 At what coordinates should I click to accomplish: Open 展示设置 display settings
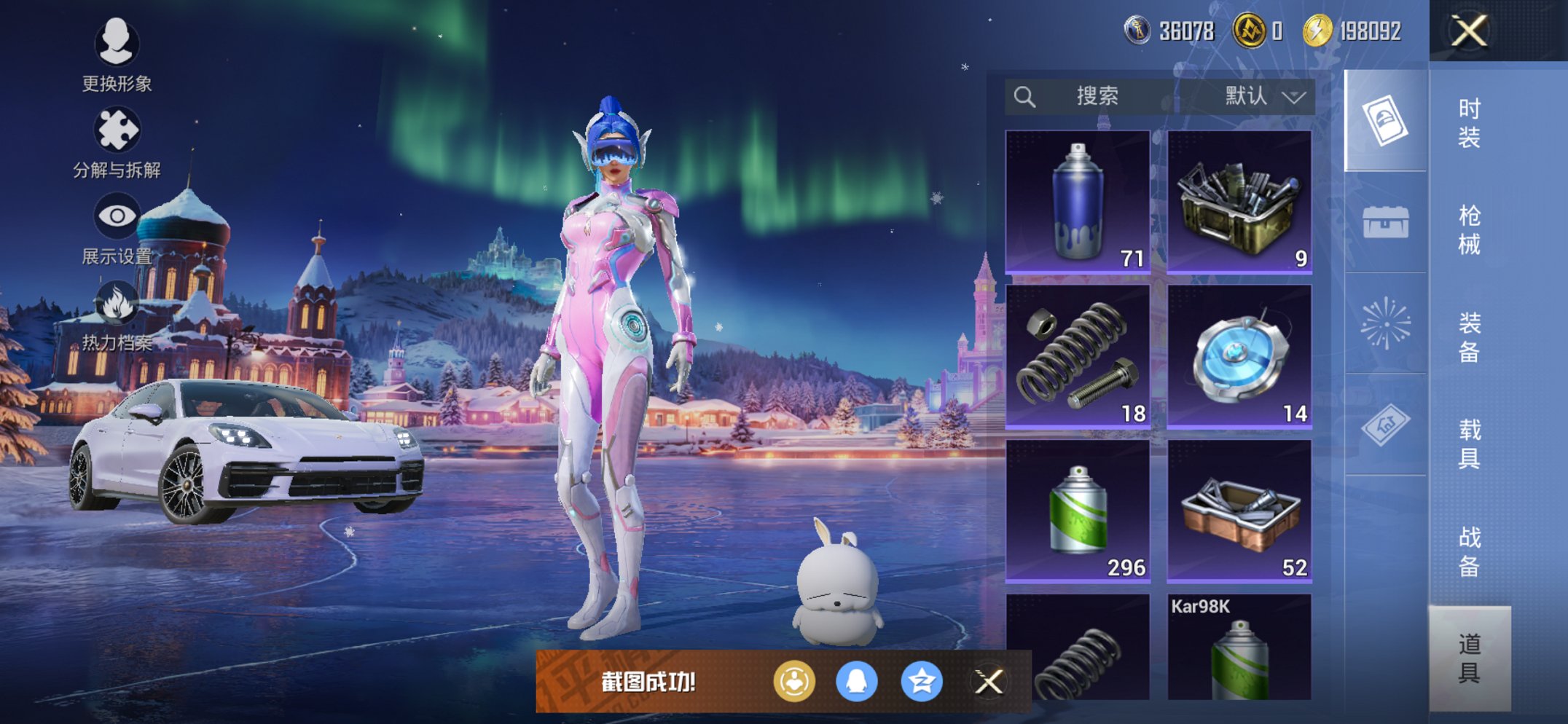117,228
